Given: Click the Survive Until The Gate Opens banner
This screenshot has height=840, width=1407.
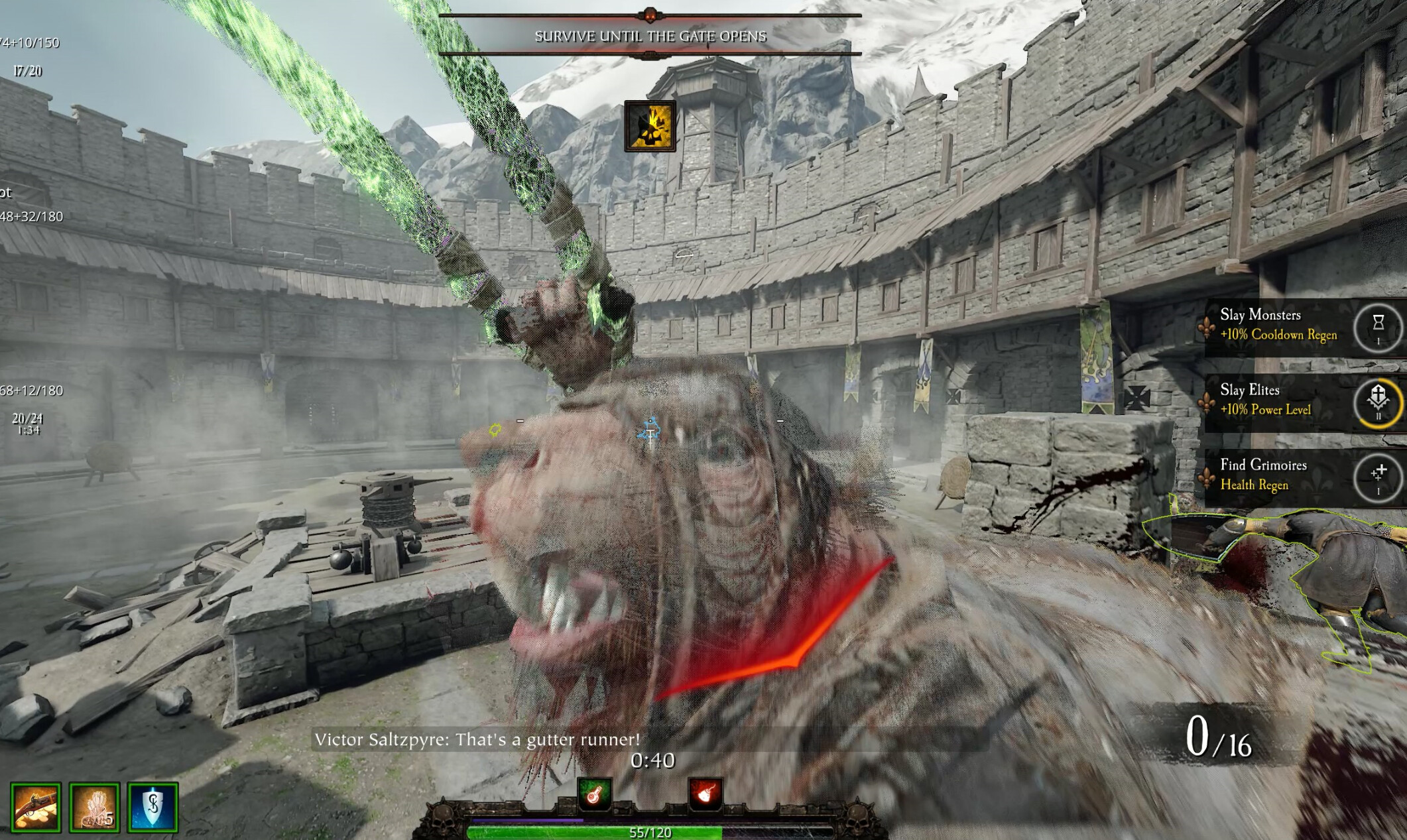Looking at the screenshot, I should pos(650,36).
